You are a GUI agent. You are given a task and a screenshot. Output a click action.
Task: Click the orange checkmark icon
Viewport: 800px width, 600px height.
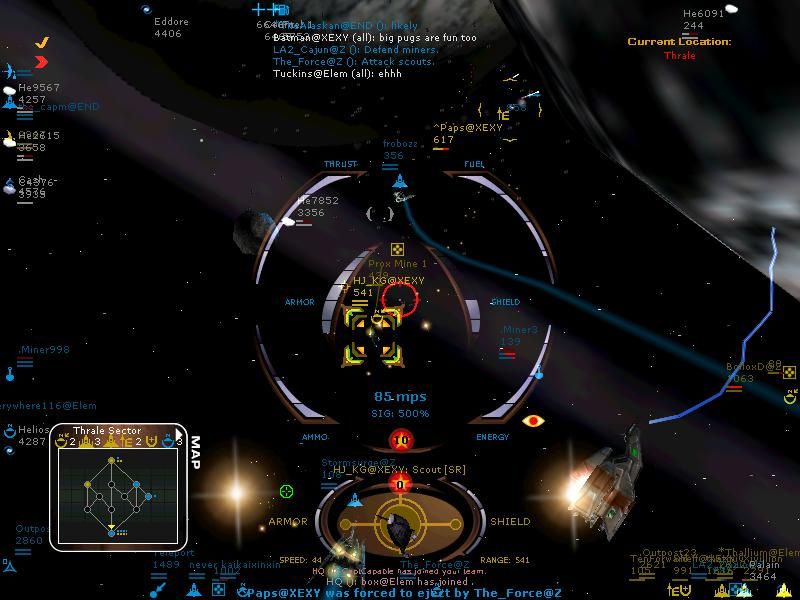pyautogui.click(x=42, y=43)
